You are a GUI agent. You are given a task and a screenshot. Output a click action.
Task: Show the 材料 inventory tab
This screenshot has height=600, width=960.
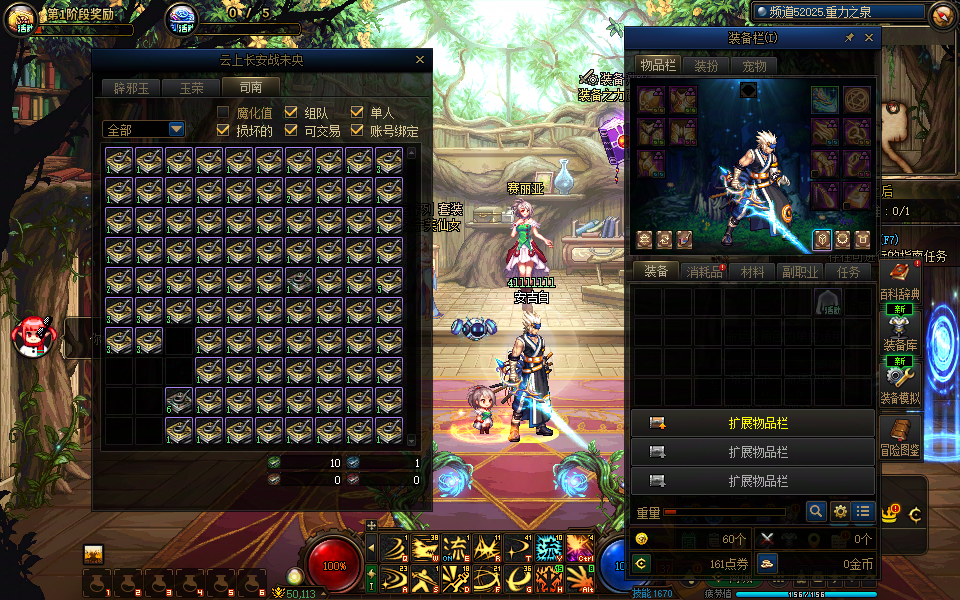click(753, 271)
